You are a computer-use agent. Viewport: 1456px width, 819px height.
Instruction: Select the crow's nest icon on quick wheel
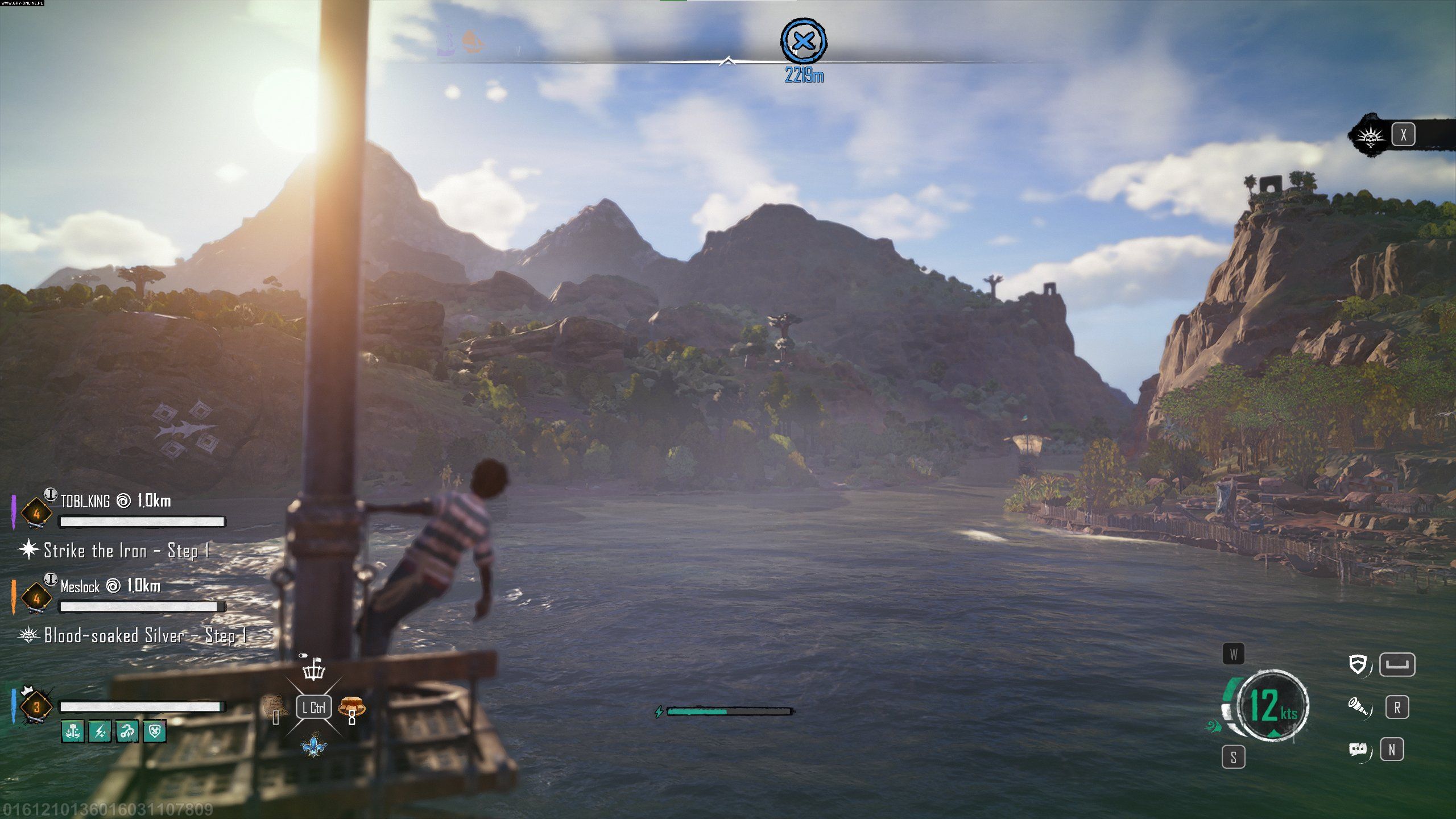pos(313,670)
